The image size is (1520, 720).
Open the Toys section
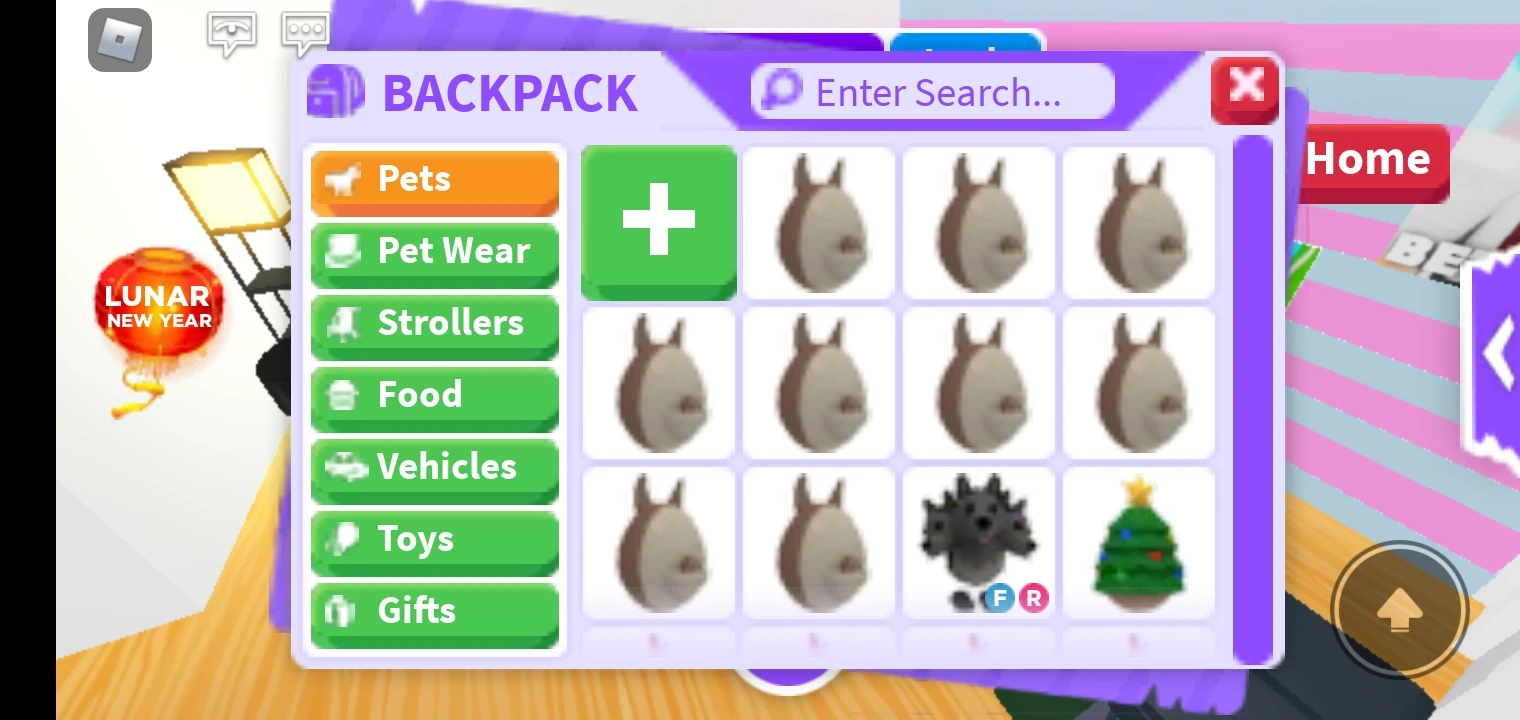tap(435, 539)
